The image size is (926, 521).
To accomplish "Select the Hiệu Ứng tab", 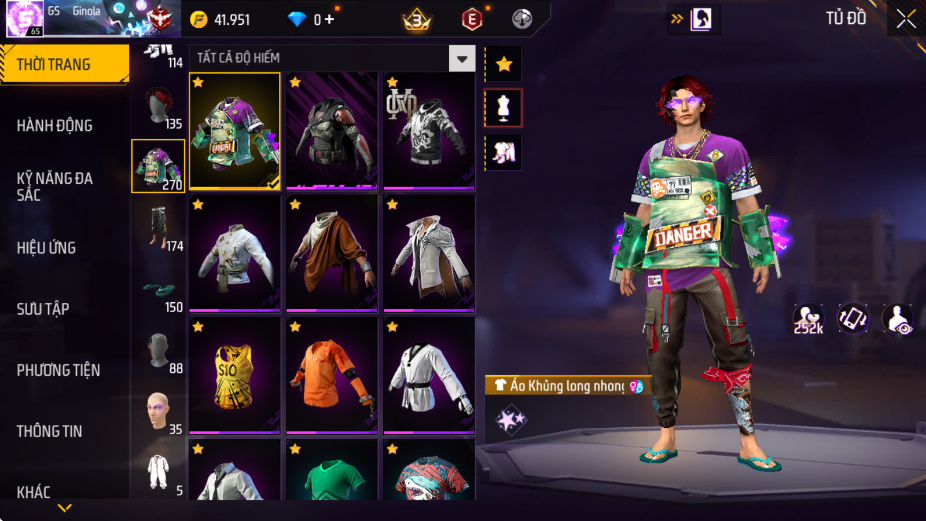I will 46,247.
